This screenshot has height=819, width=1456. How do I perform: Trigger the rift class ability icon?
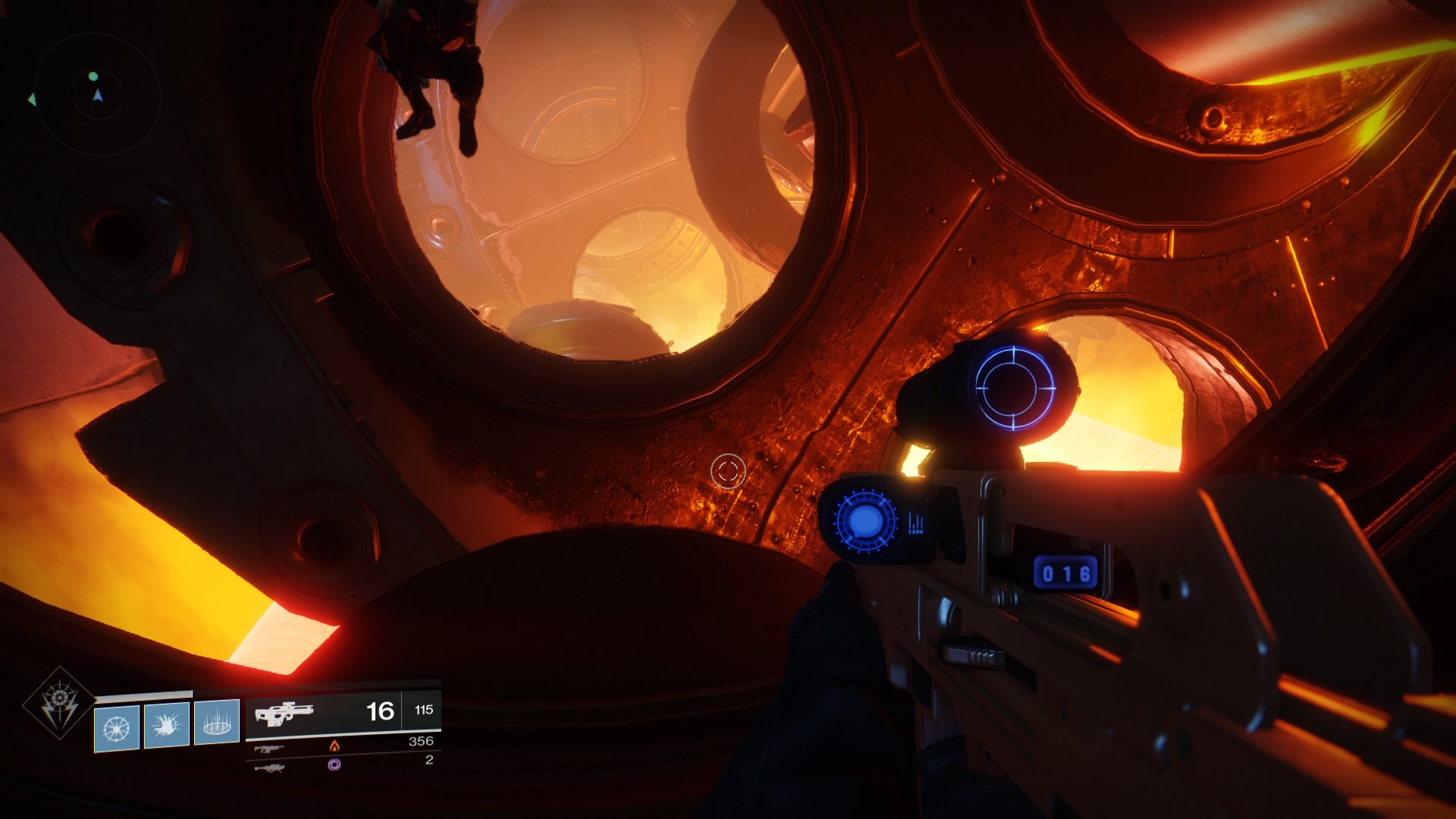216,724
